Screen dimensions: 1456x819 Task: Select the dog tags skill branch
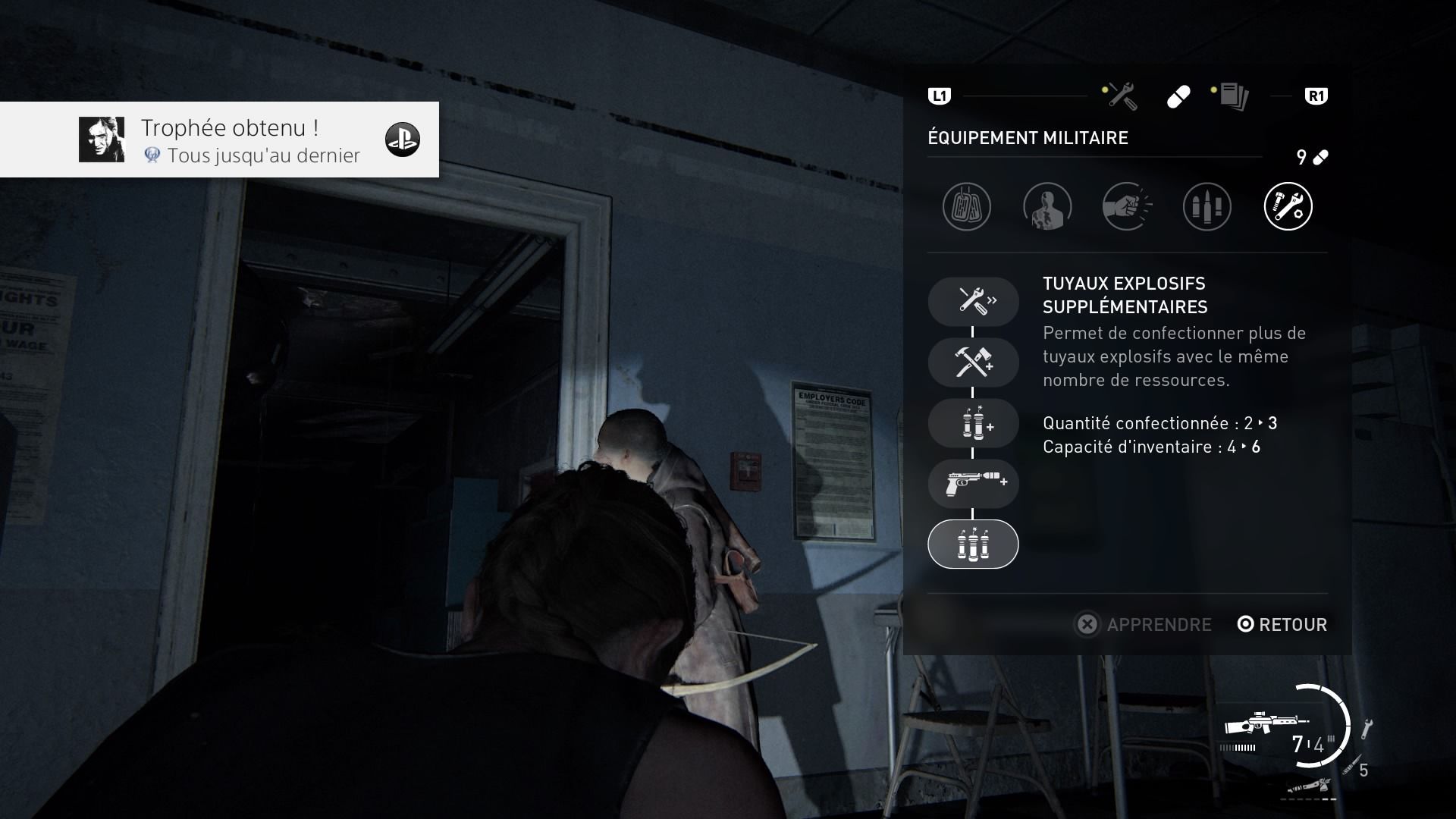click(967, 206)
